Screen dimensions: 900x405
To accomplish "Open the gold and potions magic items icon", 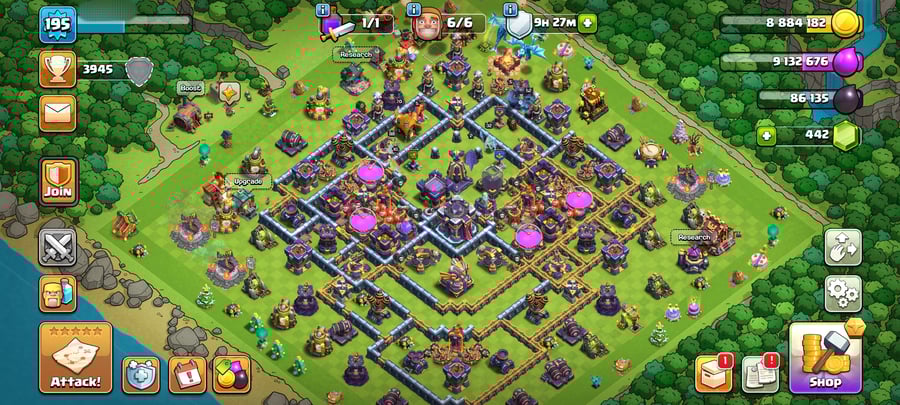I will pyautogui.click(x=232, y=374).
